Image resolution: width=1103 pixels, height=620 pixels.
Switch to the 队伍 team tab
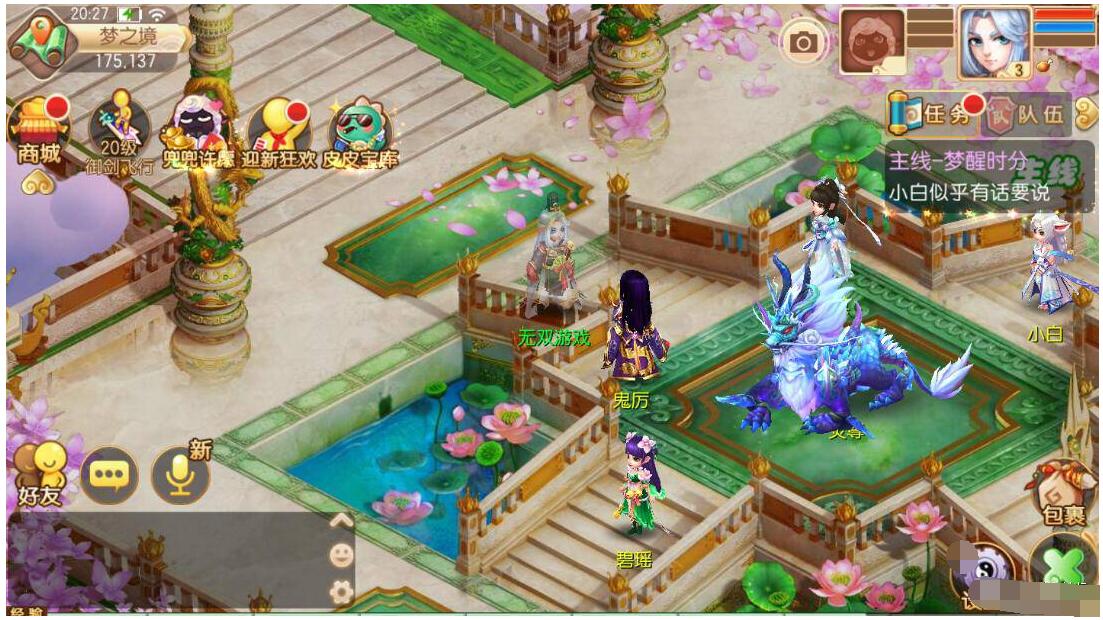1026,114
